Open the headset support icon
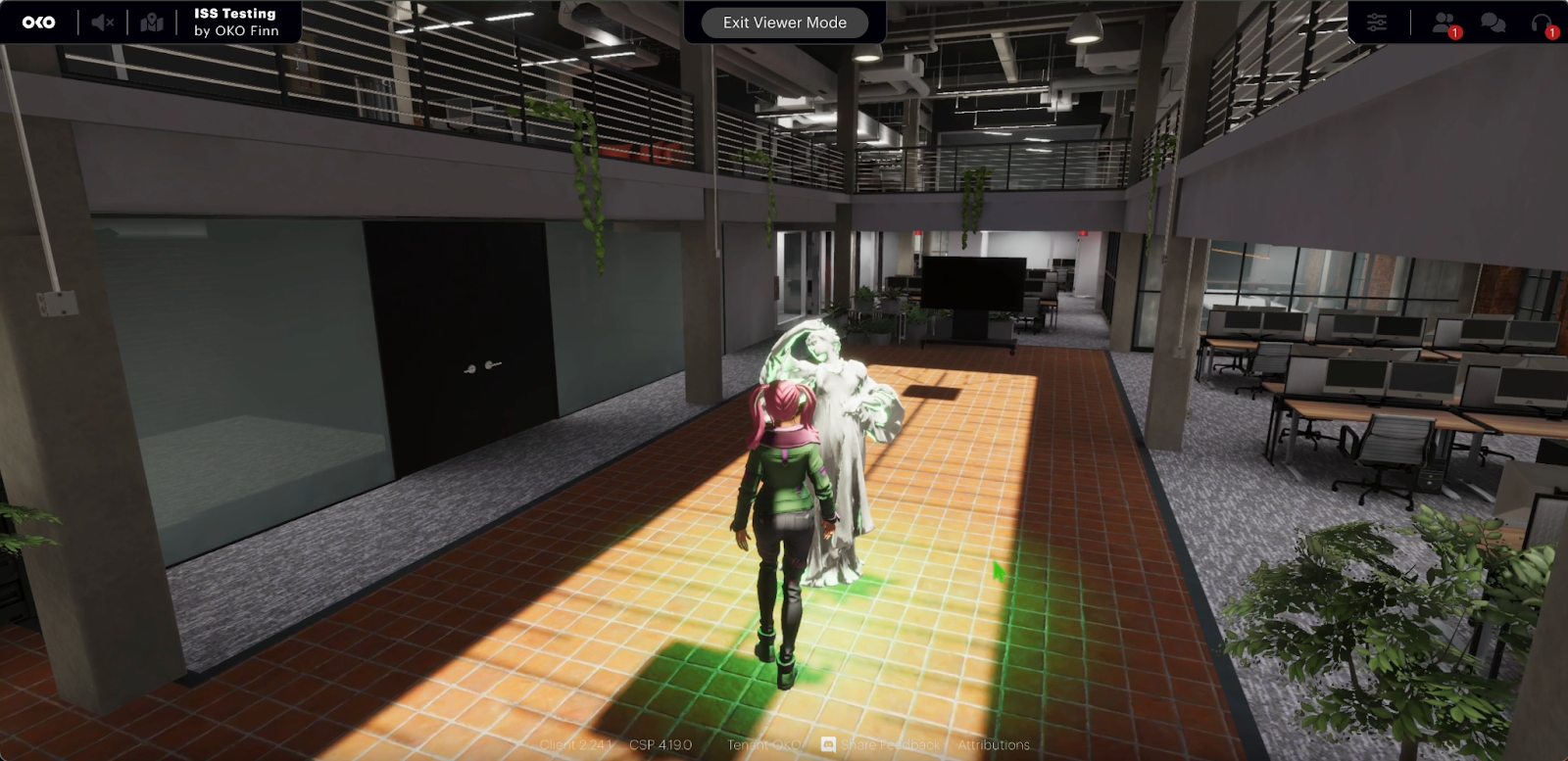 point(1542,23)
